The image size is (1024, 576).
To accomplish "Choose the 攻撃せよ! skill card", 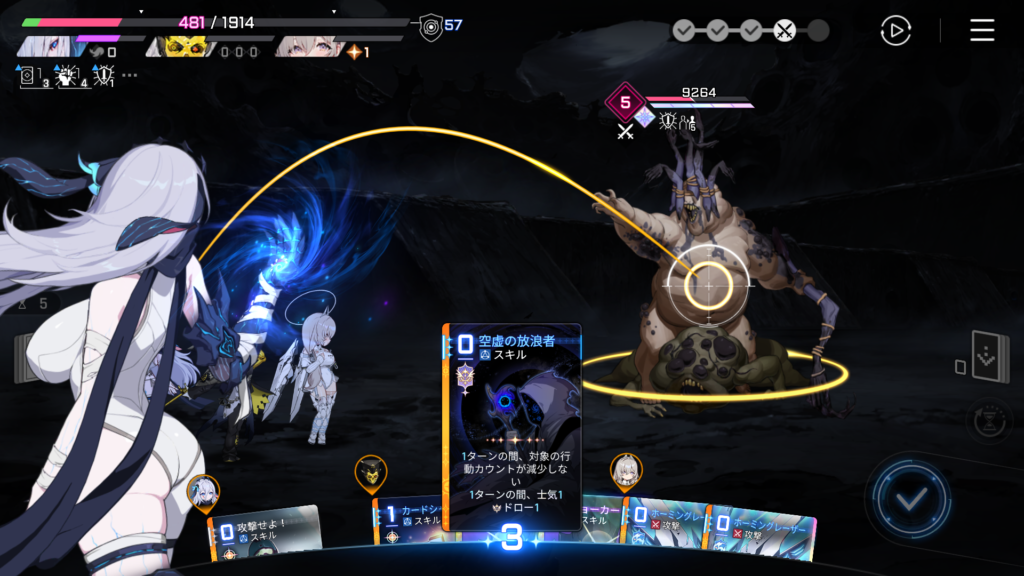I will click(262, 532).
